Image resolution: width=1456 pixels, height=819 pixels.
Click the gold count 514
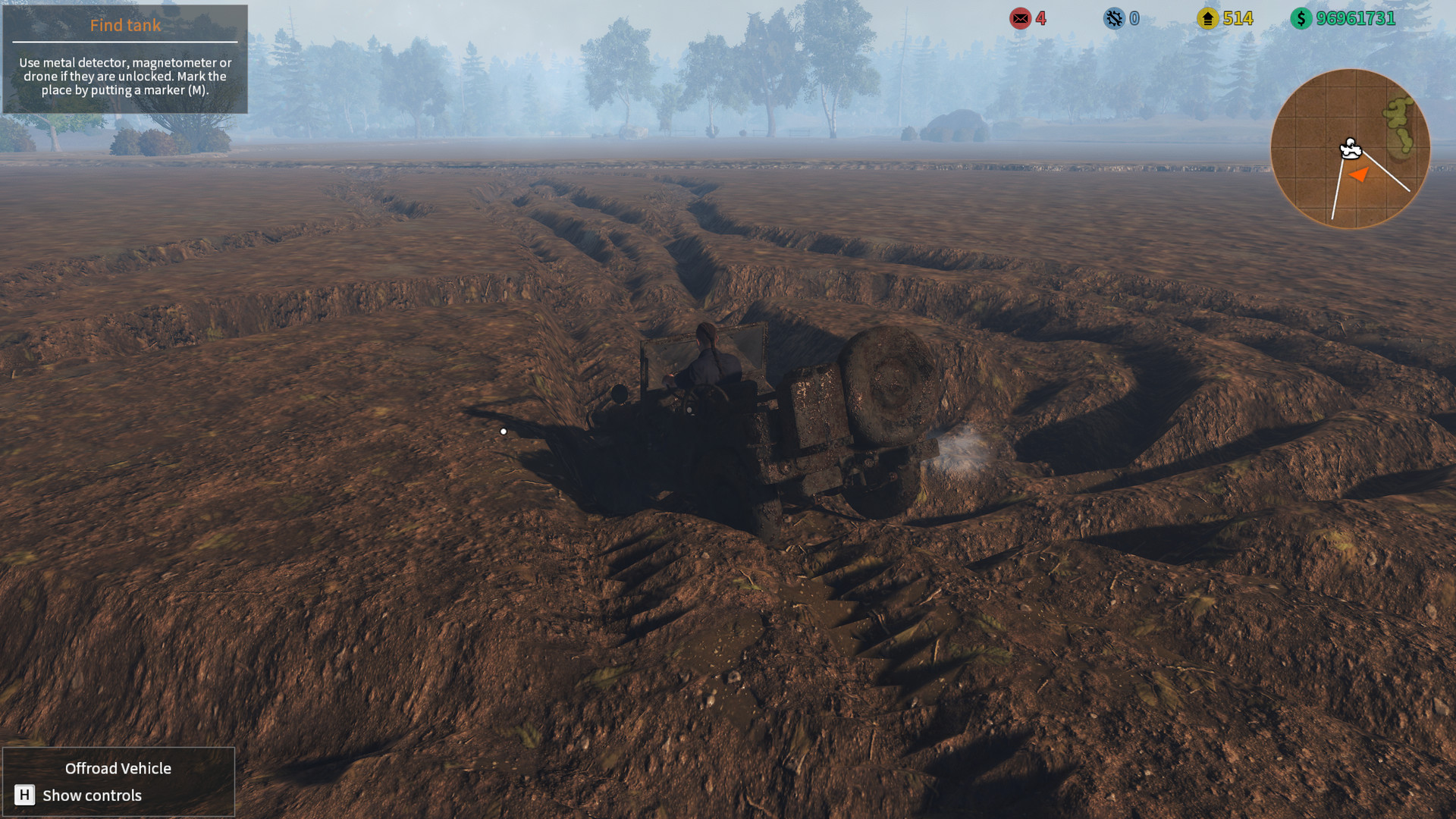tap(1239, 18)
